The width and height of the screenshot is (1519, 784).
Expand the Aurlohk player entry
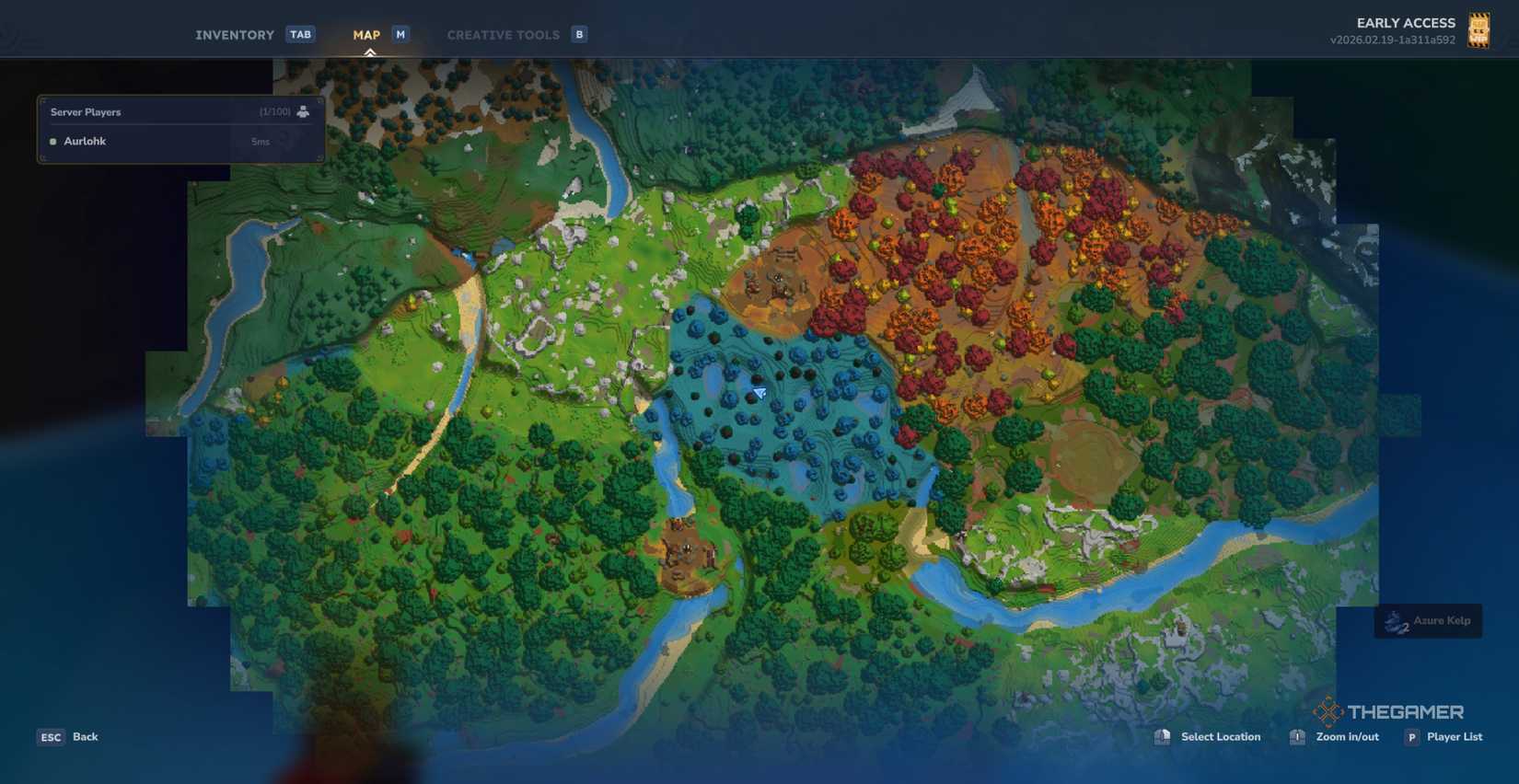(180, 141)
